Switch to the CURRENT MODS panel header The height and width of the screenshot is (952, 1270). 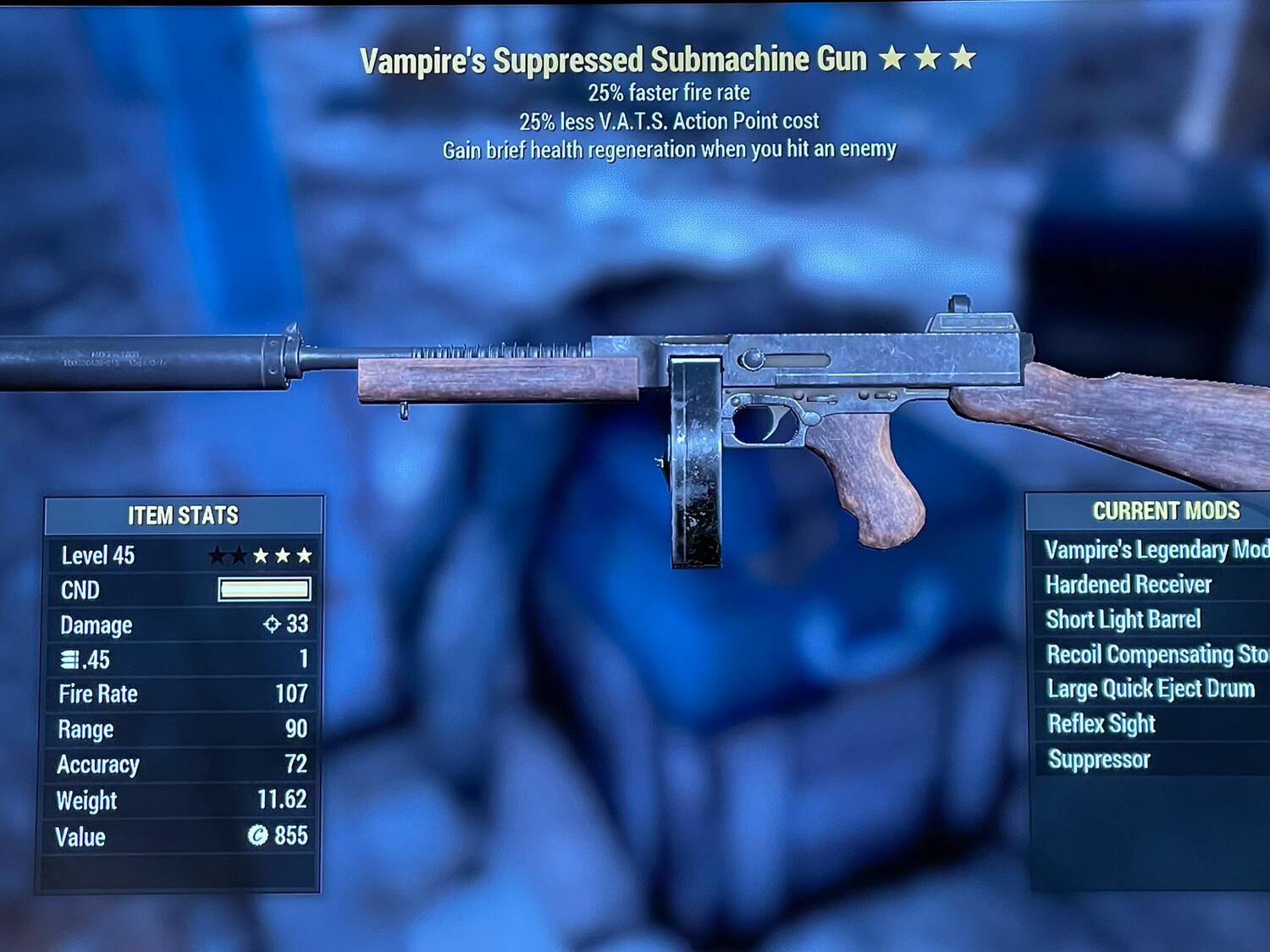click(x=1166, y=511)
